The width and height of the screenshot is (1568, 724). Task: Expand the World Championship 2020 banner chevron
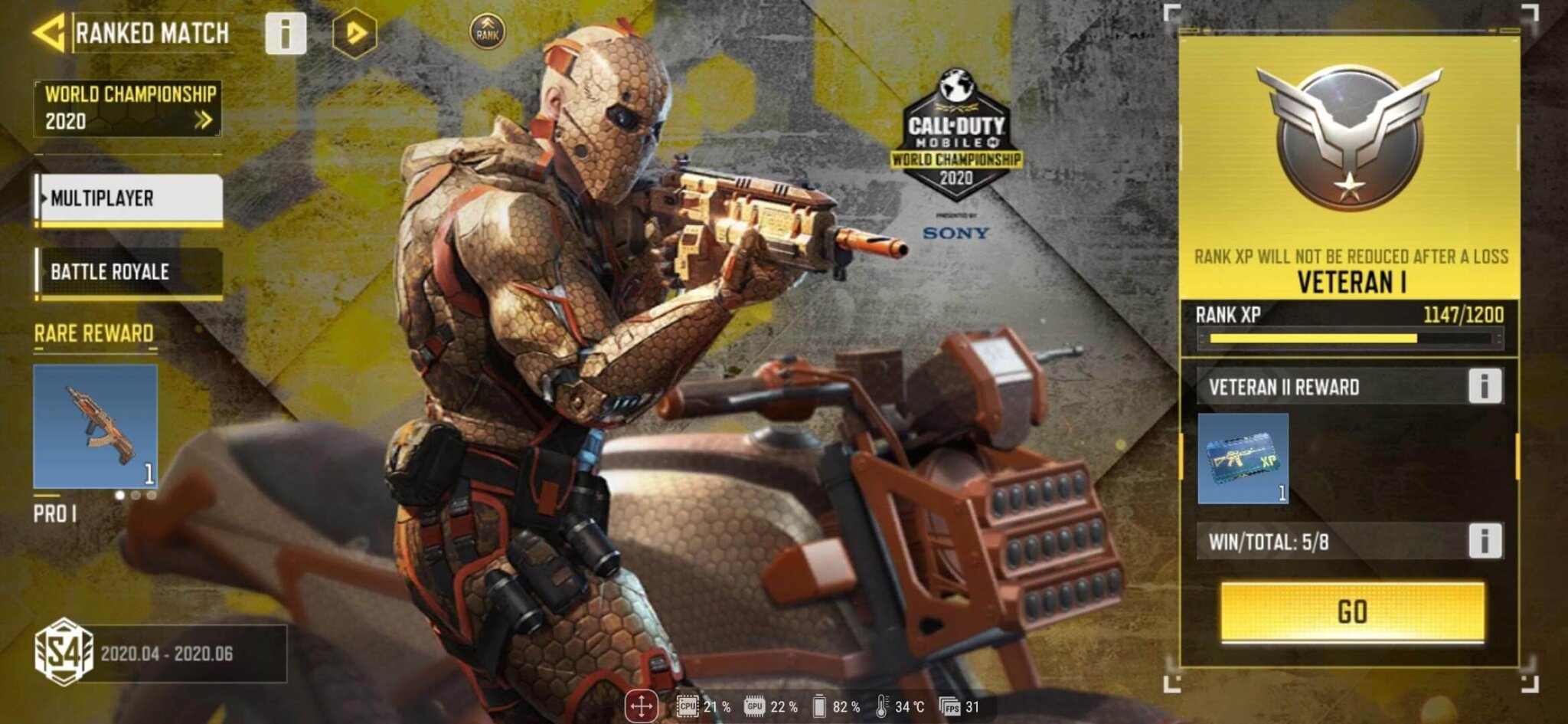pyautogui.click(x=205, y=120)
